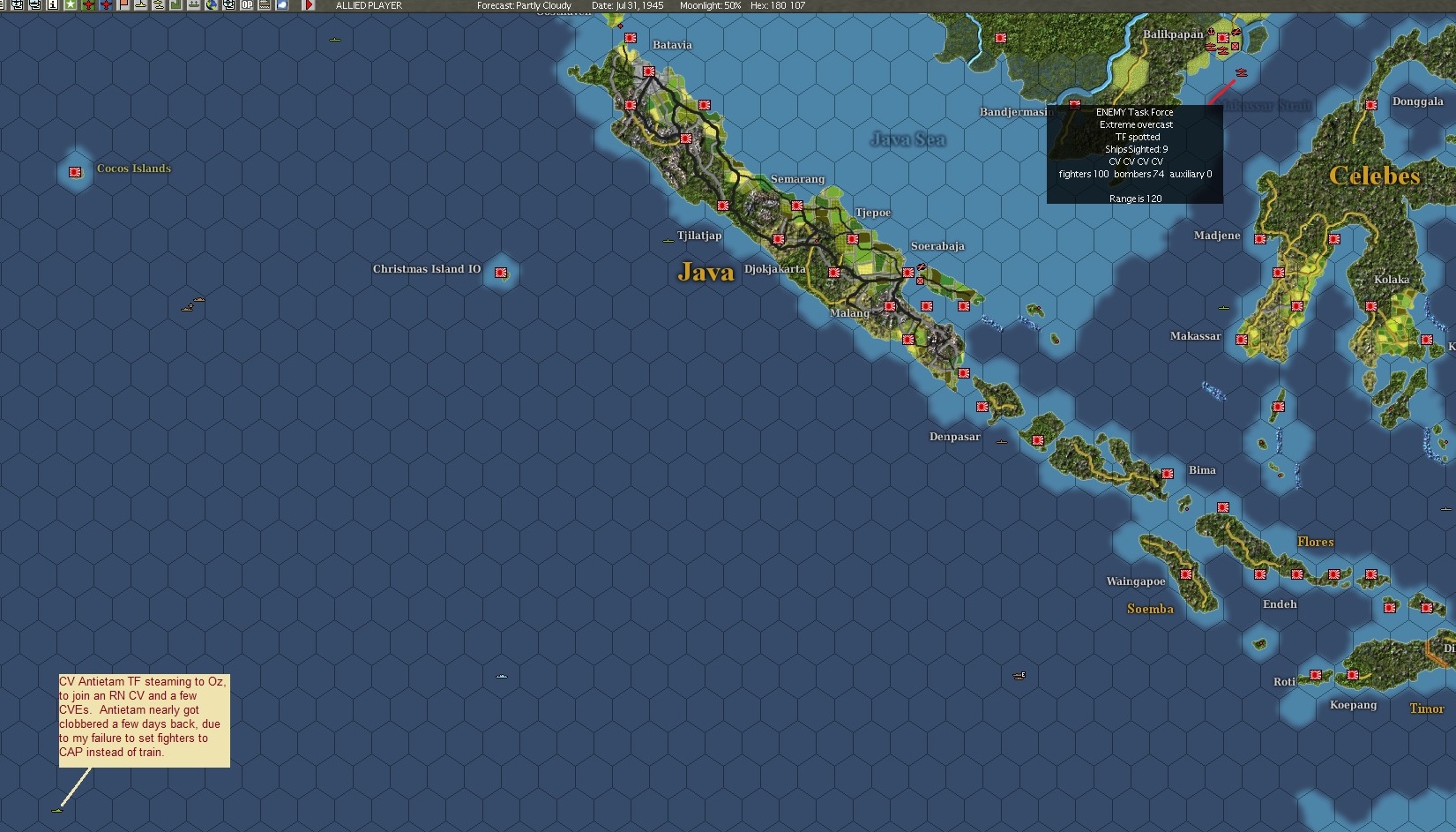Select the Christmas Island IO base marker
The height and width of the screenshot is (832, 1456).
tap(502, 273)
